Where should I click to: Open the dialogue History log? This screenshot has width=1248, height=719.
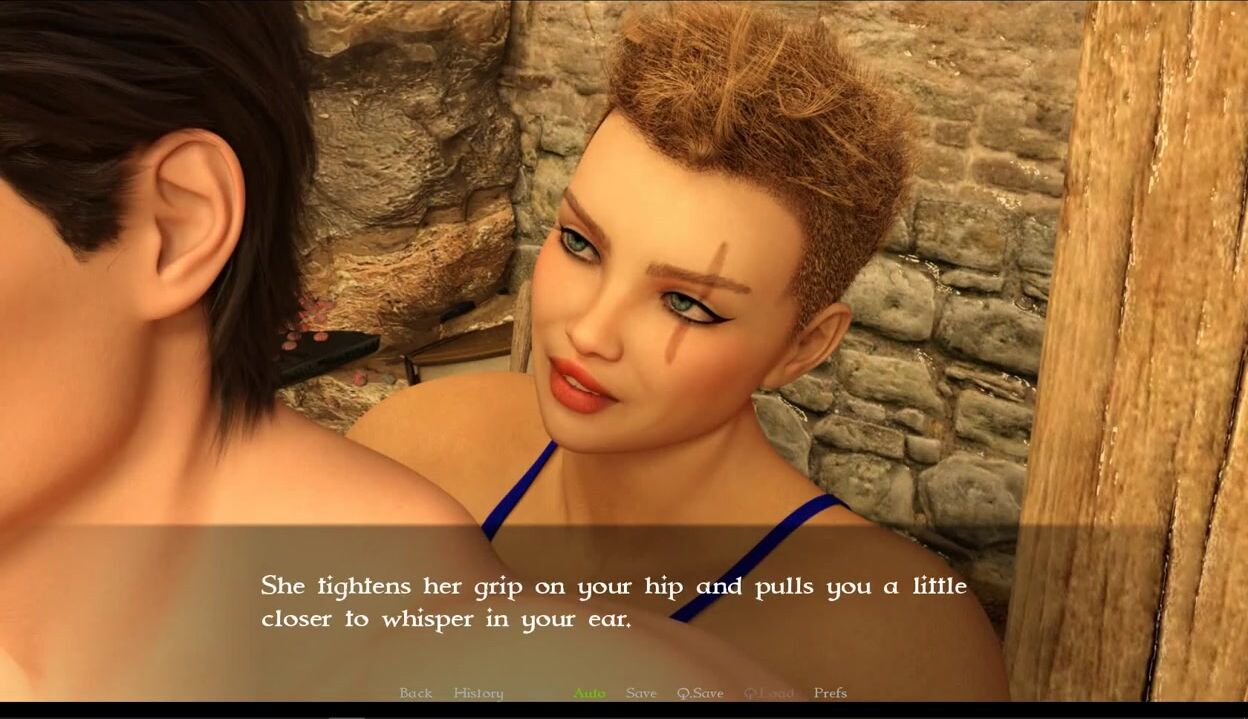[478, 693]
